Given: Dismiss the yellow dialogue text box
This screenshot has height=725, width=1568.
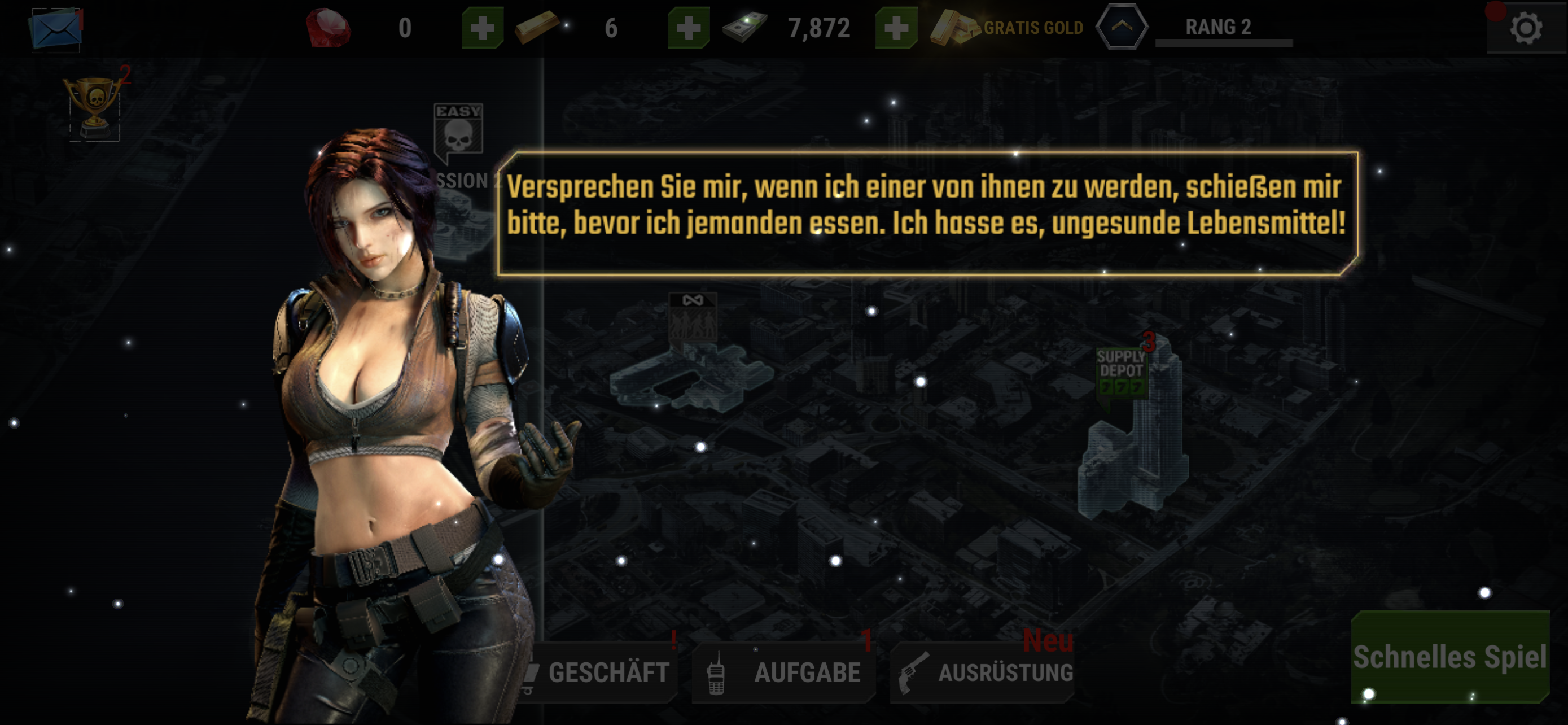Looking at the screenshot, I should (x=926, y=213).
